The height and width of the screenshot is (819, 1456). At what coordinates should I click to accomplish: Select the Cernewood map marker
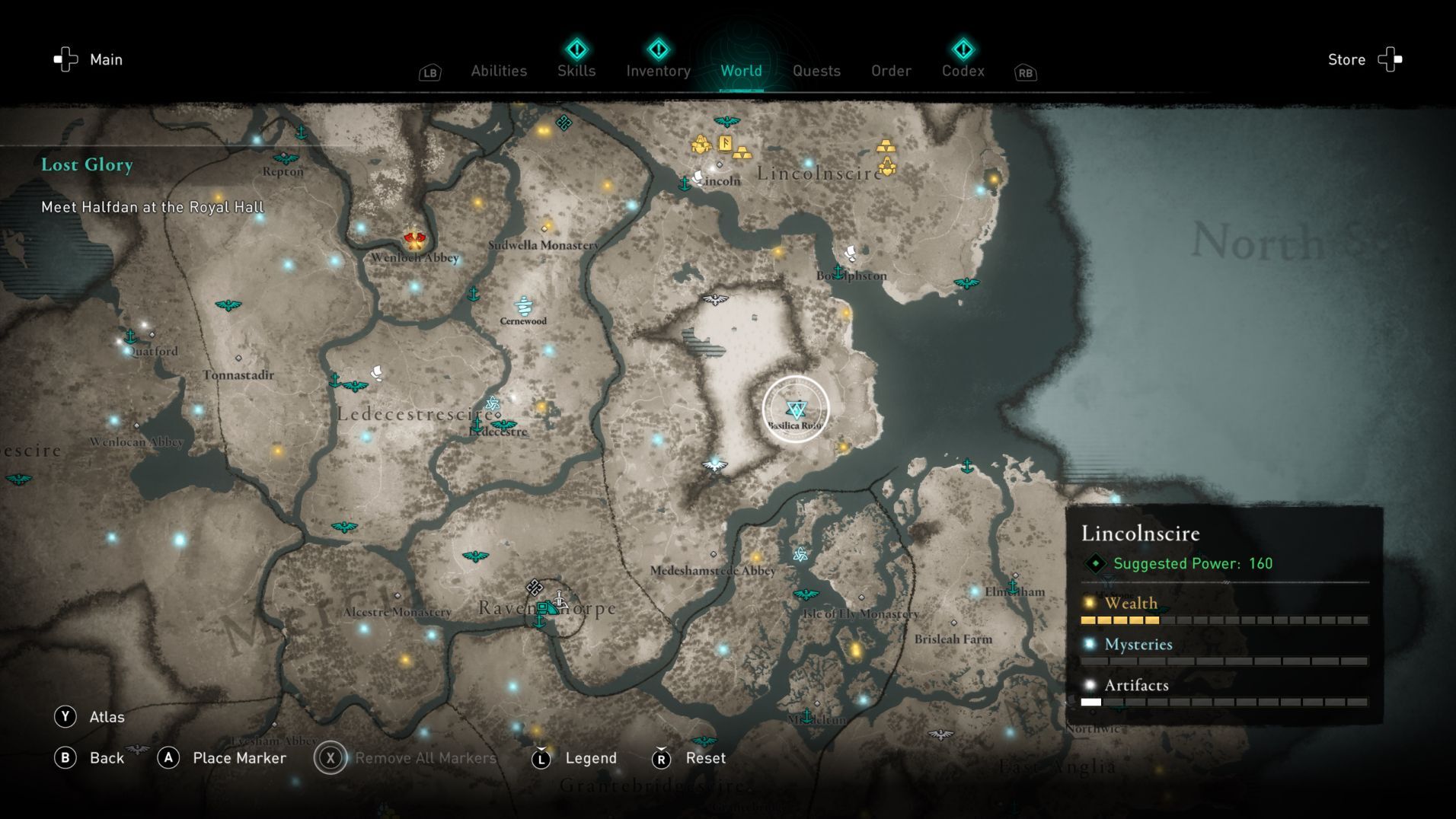point(523,306)
